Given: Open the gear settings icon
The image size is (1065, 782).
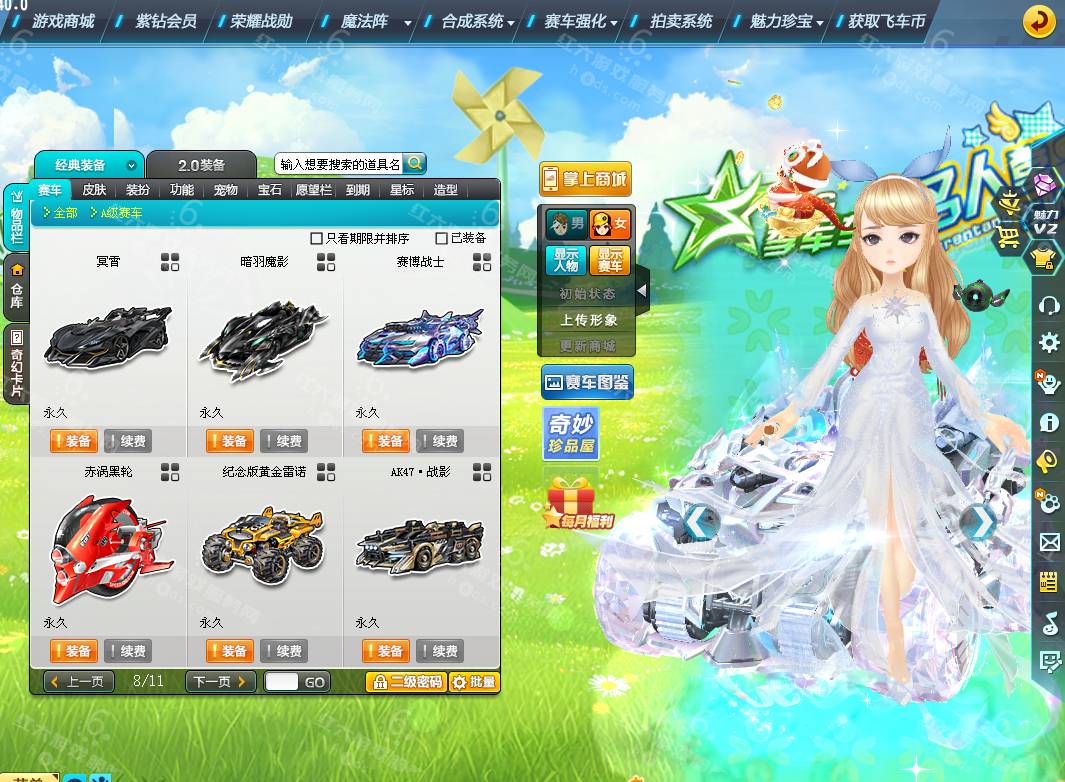Looking at the screenshot, I should pos(1049,343).
